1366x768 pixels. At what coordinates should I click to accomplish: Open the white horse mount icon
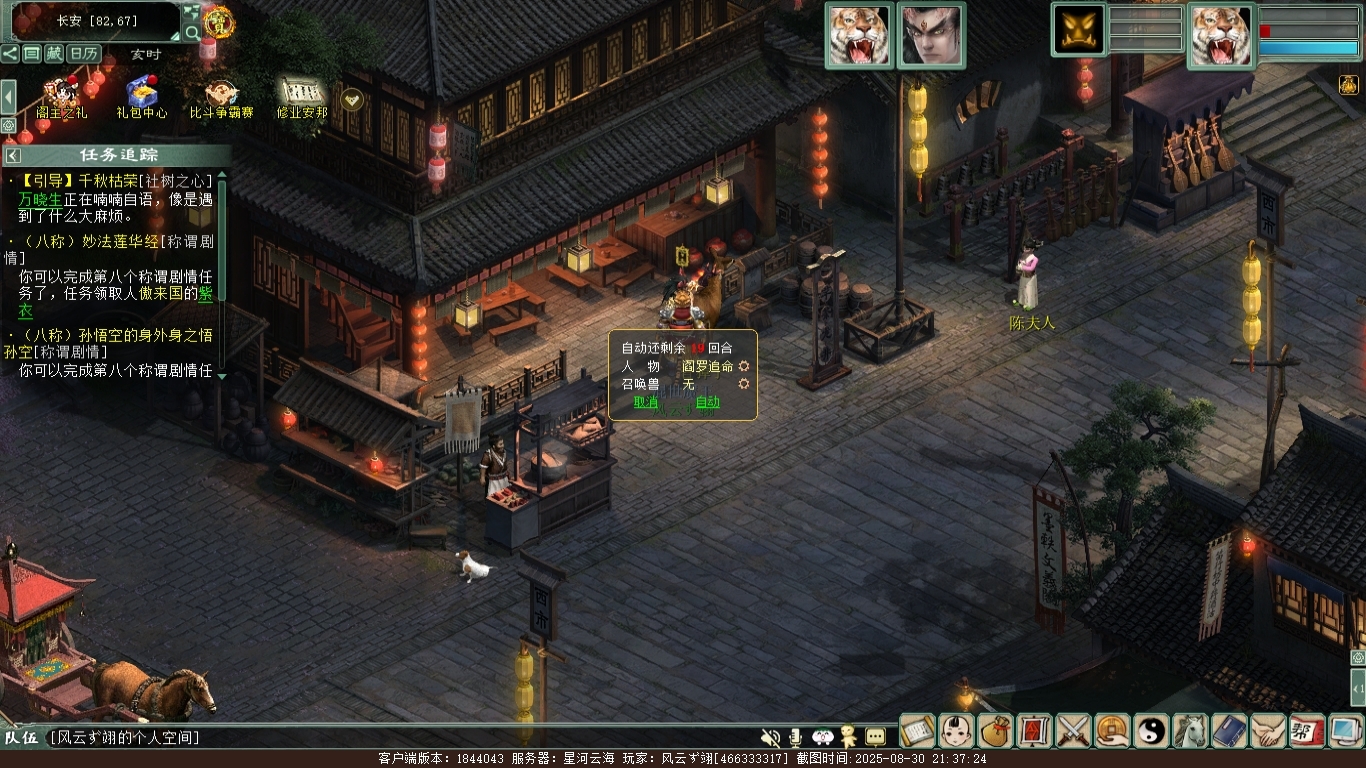point(1190,731)
